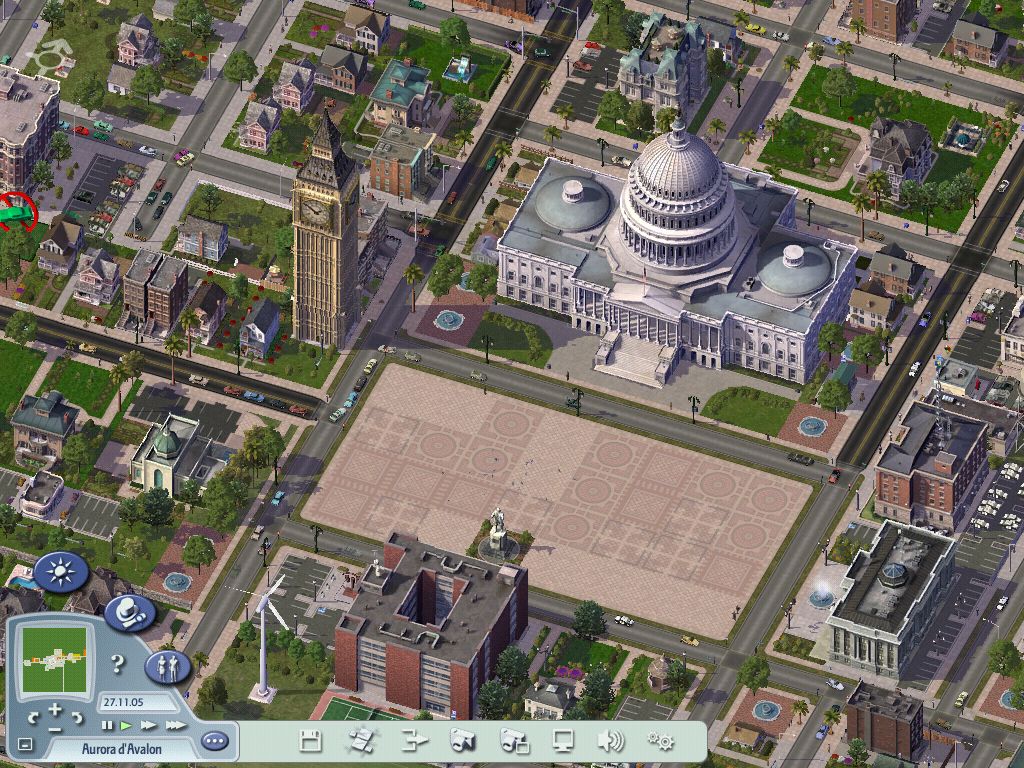Rotate the view clockwise
Screen dimensions: 1024x768
click(x=76, y=716)
